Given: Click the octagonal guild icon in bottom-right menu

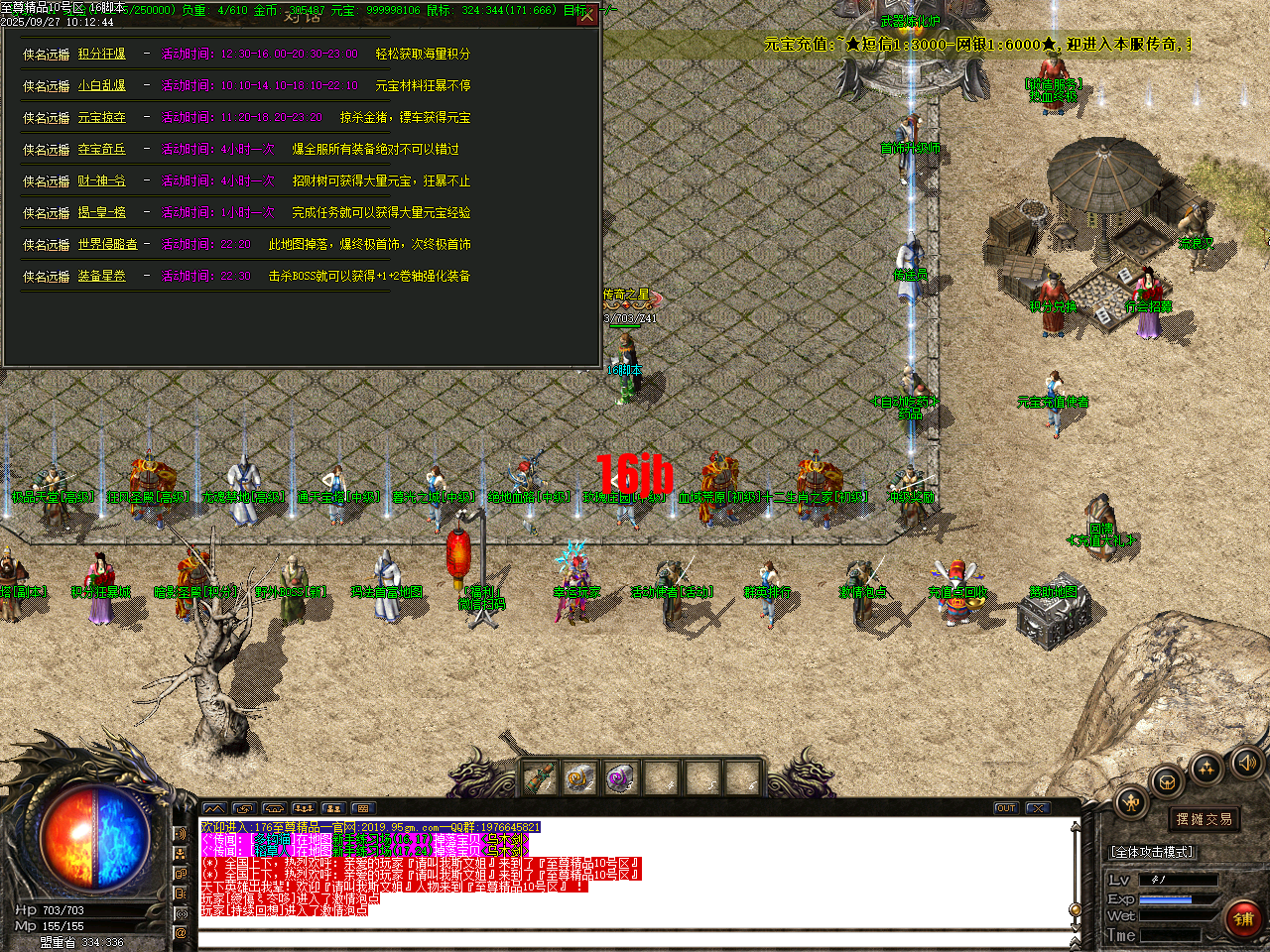Looking at the screenshot, I should (1166, 781).
